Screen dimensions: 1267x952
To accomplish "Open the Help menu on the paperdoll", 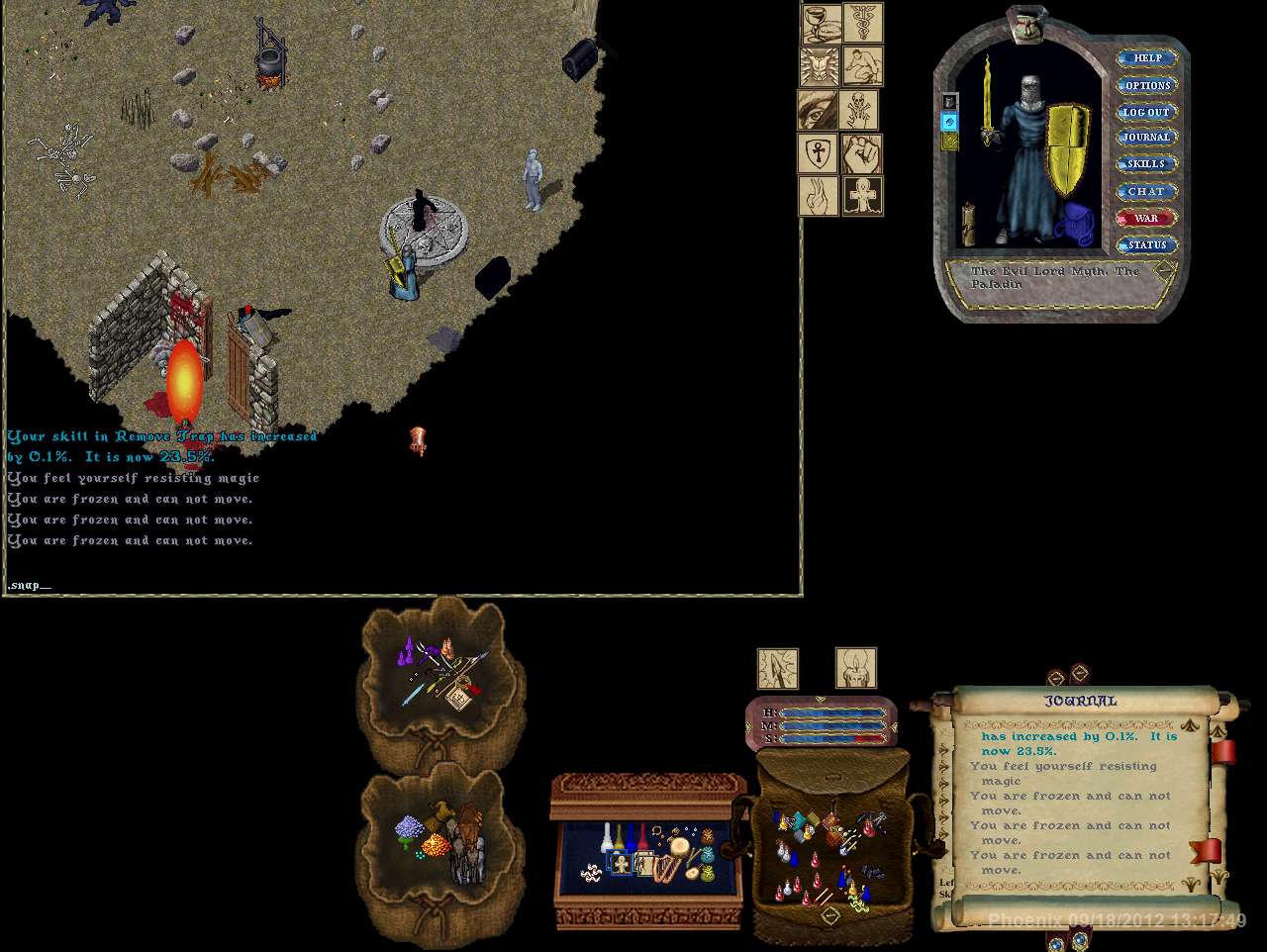I will 1147,58.
